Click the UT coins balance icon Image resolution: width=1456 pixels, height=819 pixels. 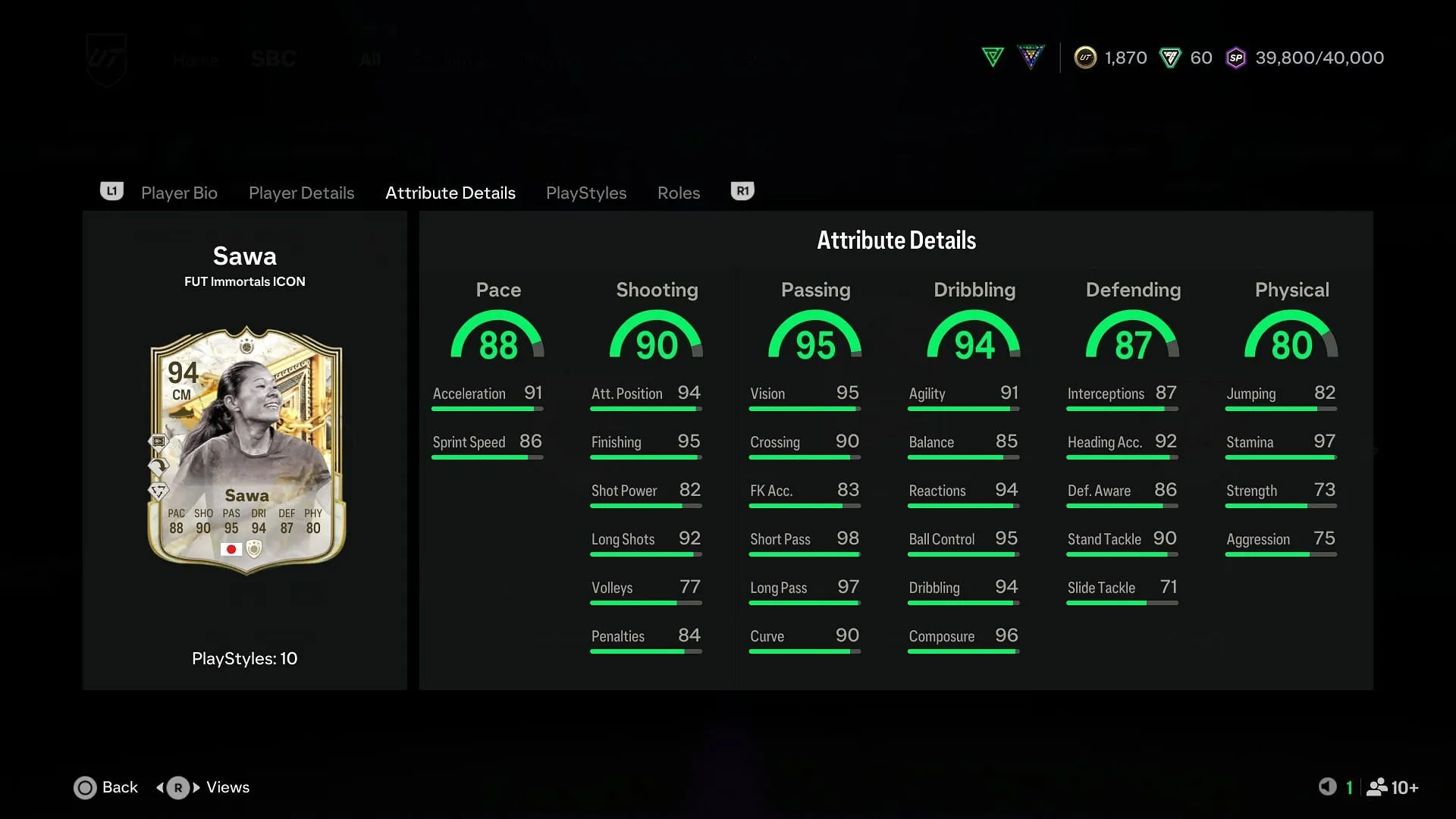pos(1084,57)
